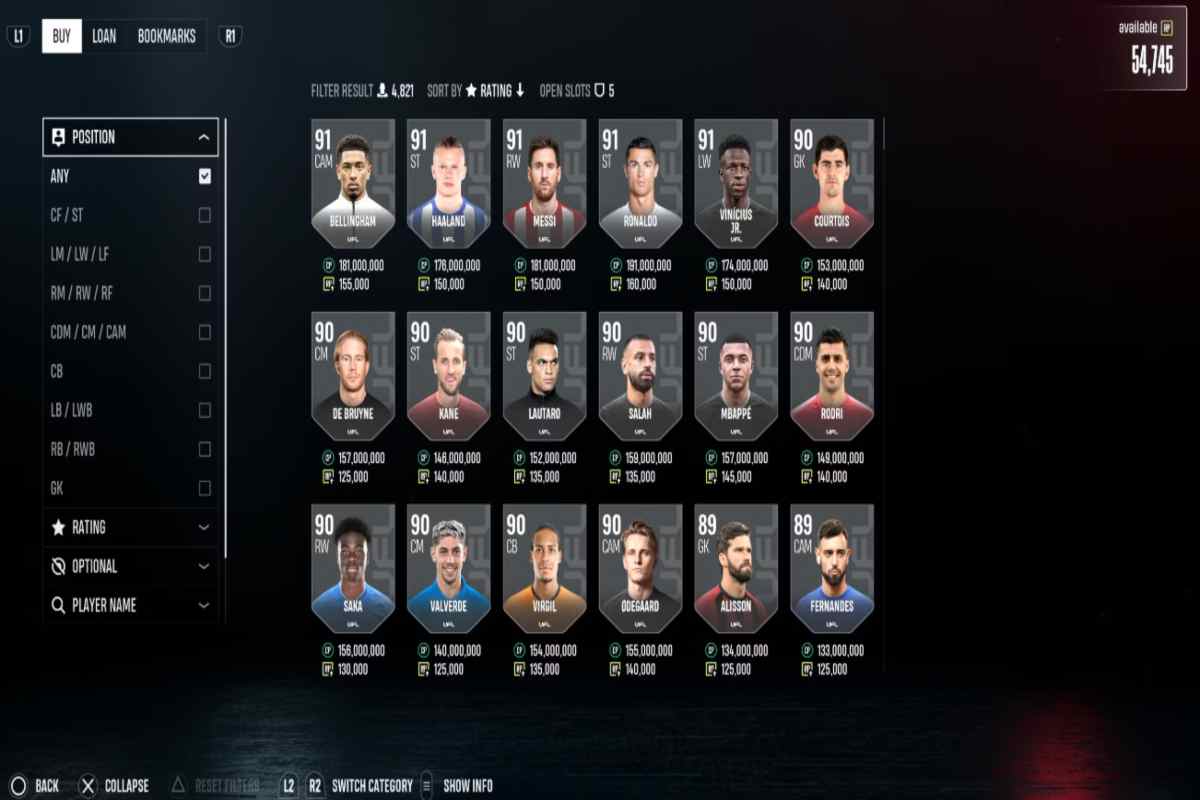Select the Bellingham player card
Viewport: 1200px width, 800px height.
click(352, 184)
